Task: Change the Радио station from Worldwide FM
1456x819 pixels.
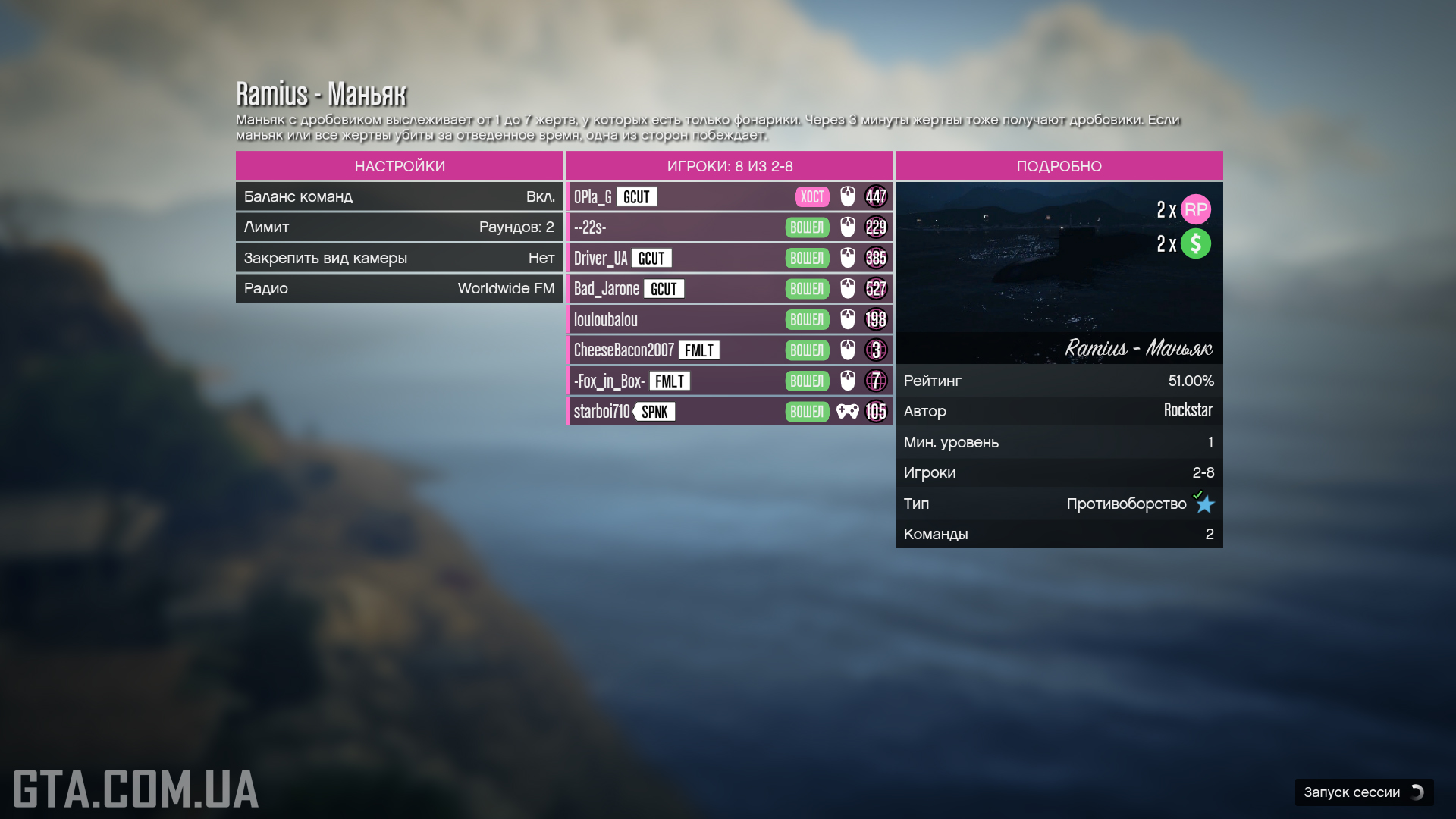Action: pos(400,288)
